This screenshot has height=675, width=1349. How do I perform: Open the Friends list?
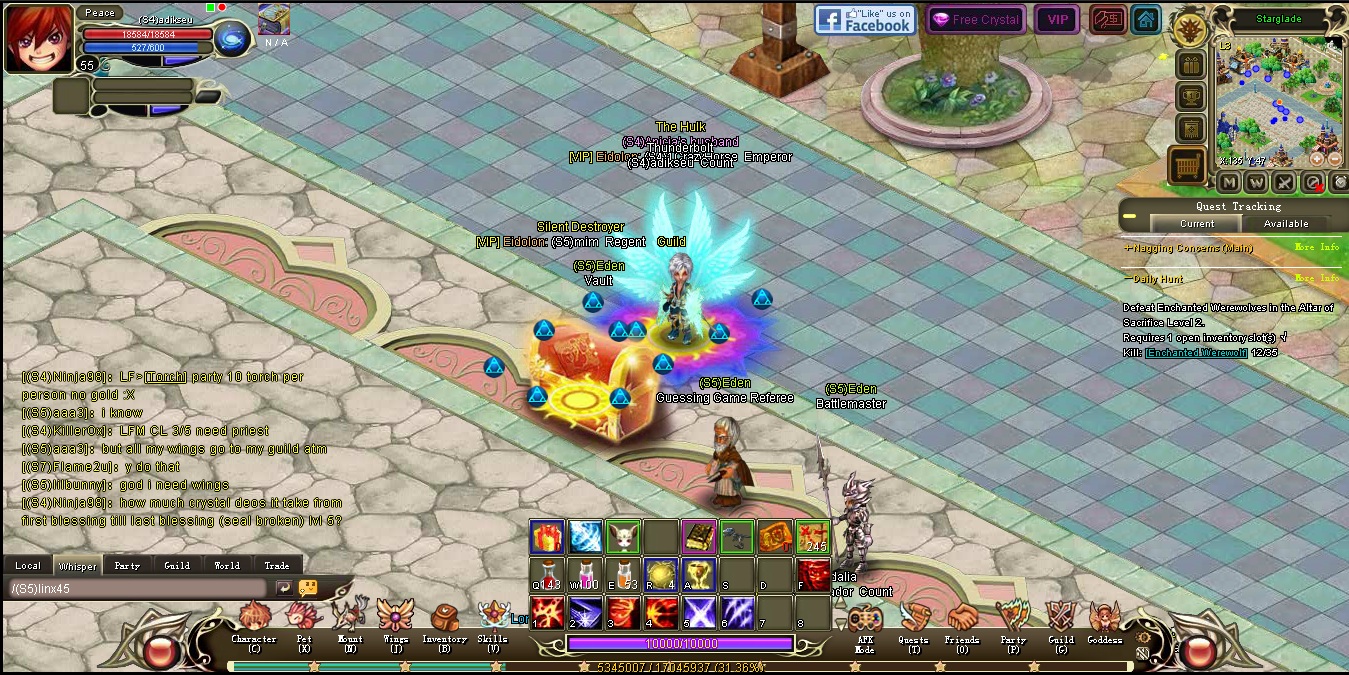[x=962, y=622]
